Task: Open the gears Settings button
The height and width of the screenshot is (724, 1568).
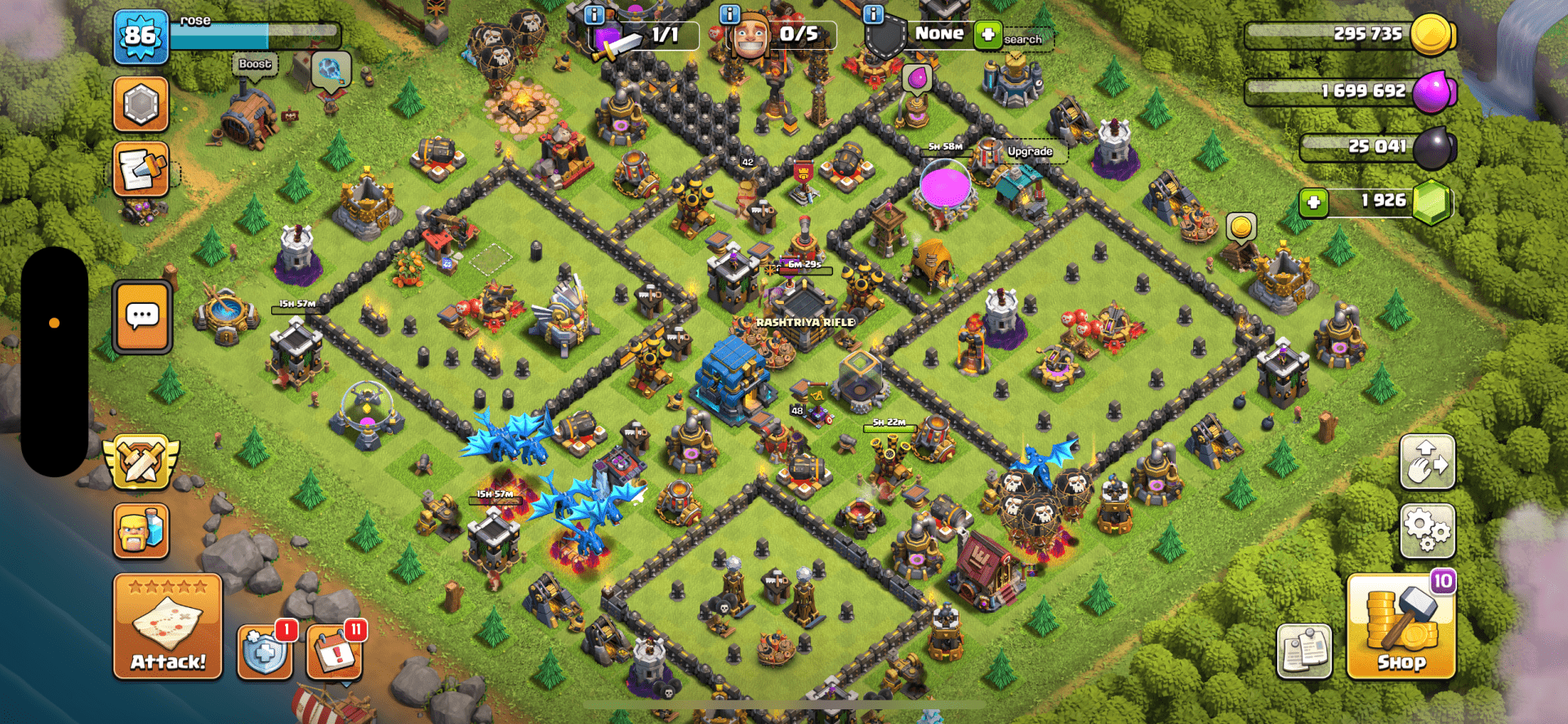Action: pos(1427,530)
